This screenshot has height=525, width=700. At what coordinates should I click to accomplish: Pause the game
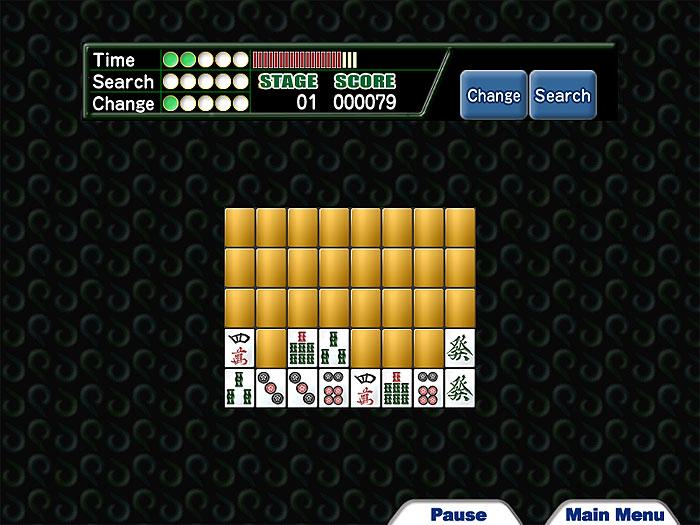coord(458,514)
